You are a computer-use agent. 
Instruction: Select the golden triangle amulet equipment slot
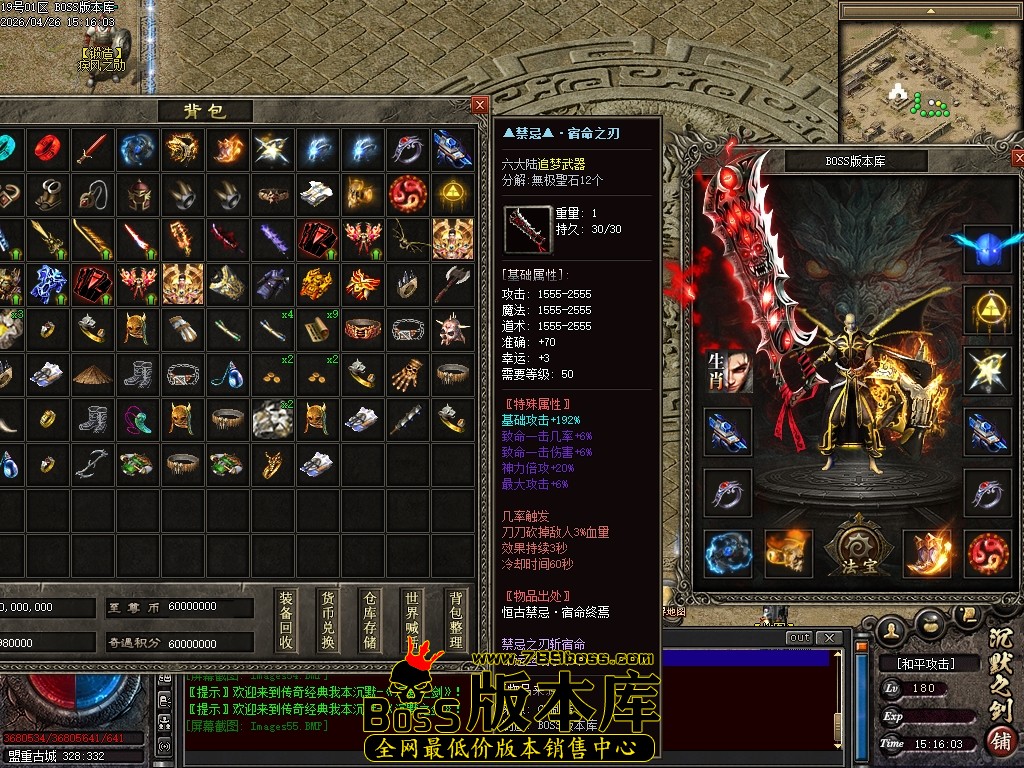pyautogui.click(x=987, y=311)
